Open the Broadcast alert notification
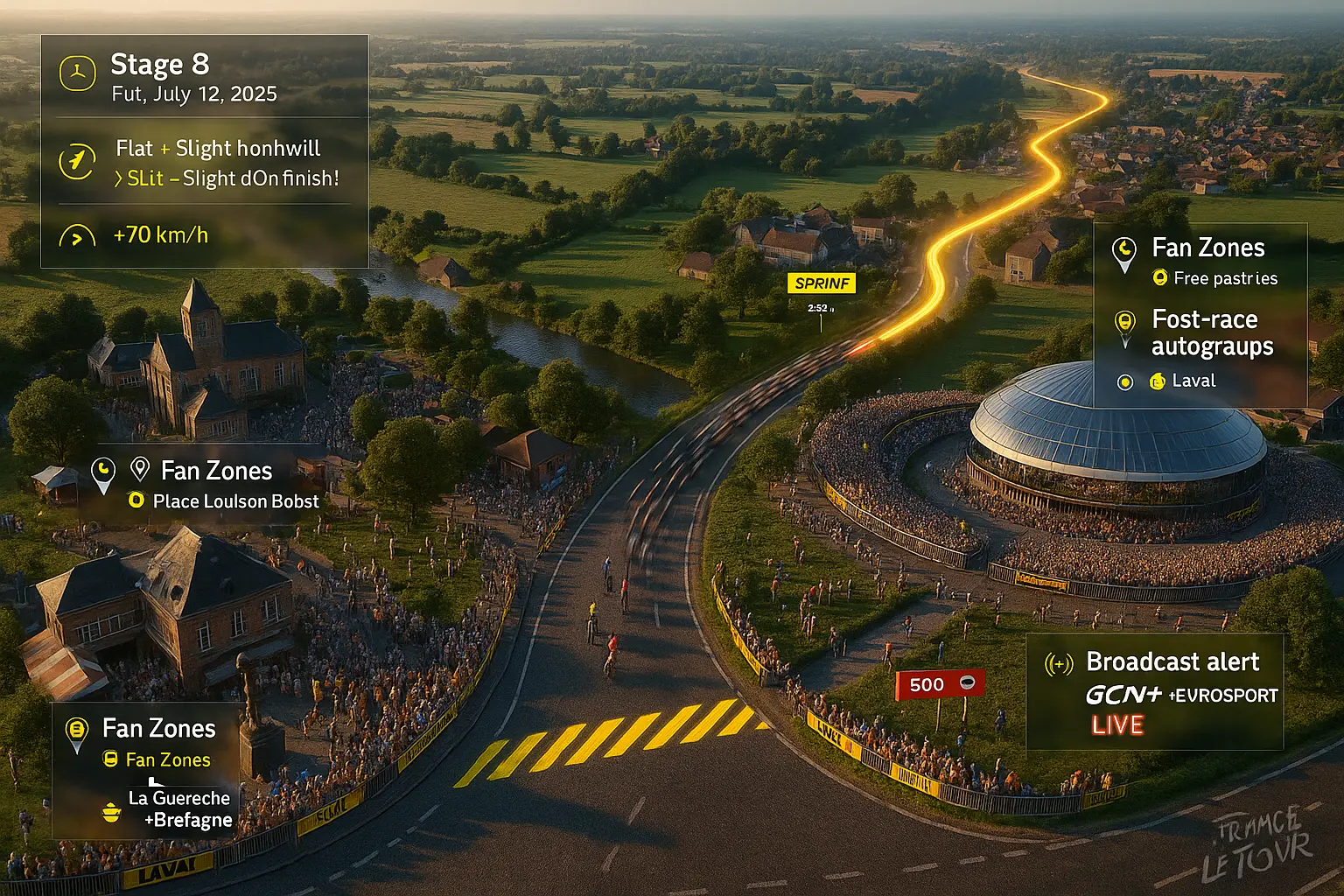The image size is (1344, 896). (x=1172, y=662)
